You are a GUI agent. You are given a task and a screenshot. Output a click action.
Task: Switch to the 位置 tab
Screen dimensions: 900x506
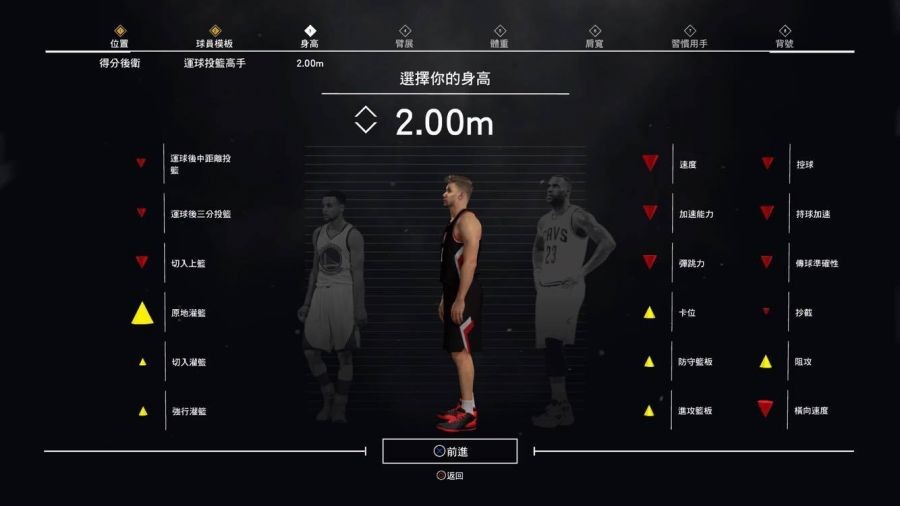click(x=119, y=38)
